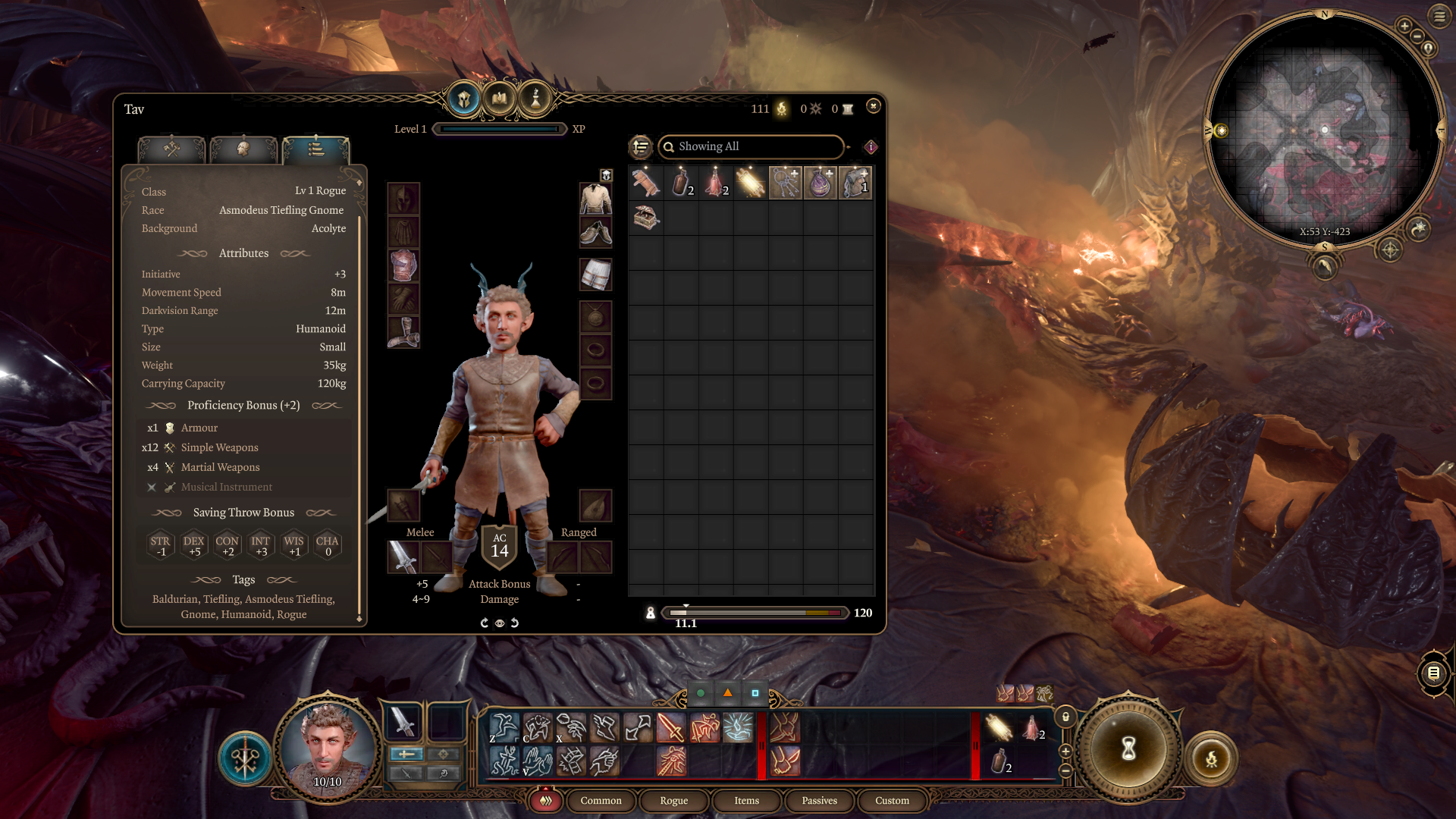Select the equipped leather shoes slot
Image resolution: width=1456 pixels, height=819 pixels.
(x=596, y=233)
